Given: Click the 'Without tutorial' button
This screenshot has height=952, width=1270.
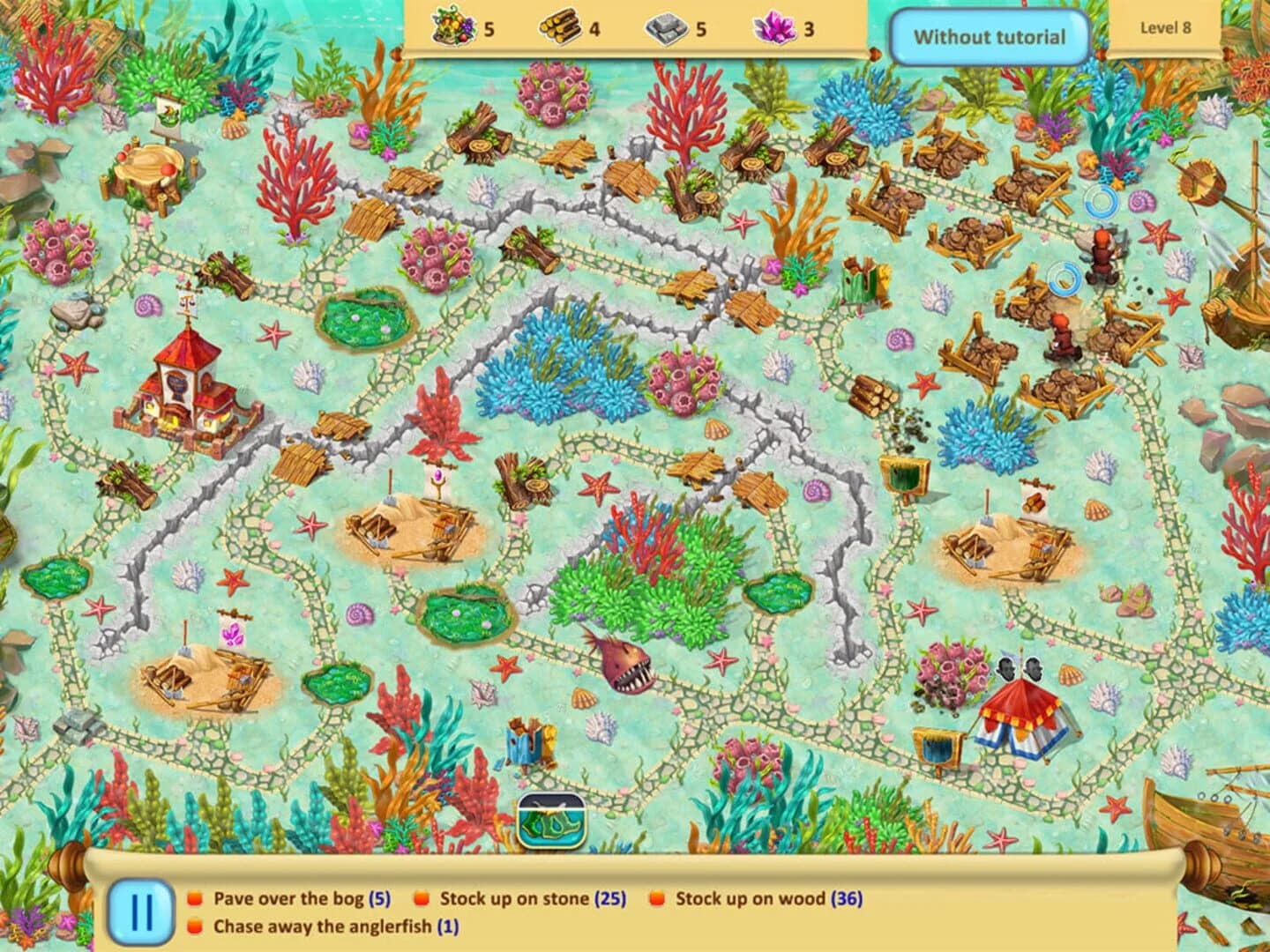Looking at the screenshot, I should (989, 37).
